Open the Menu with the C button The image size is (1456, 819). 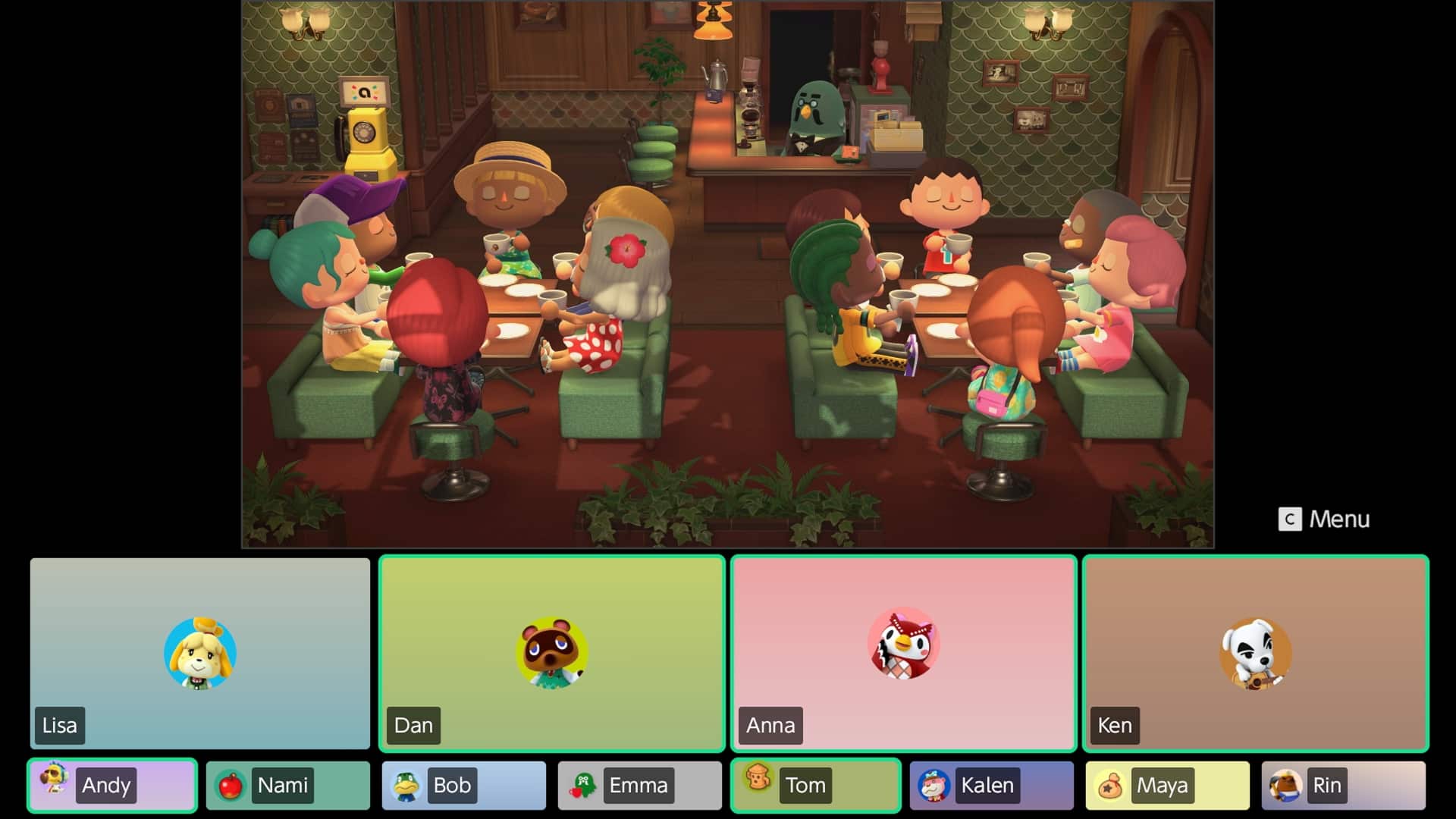[x=1323, y=519]
